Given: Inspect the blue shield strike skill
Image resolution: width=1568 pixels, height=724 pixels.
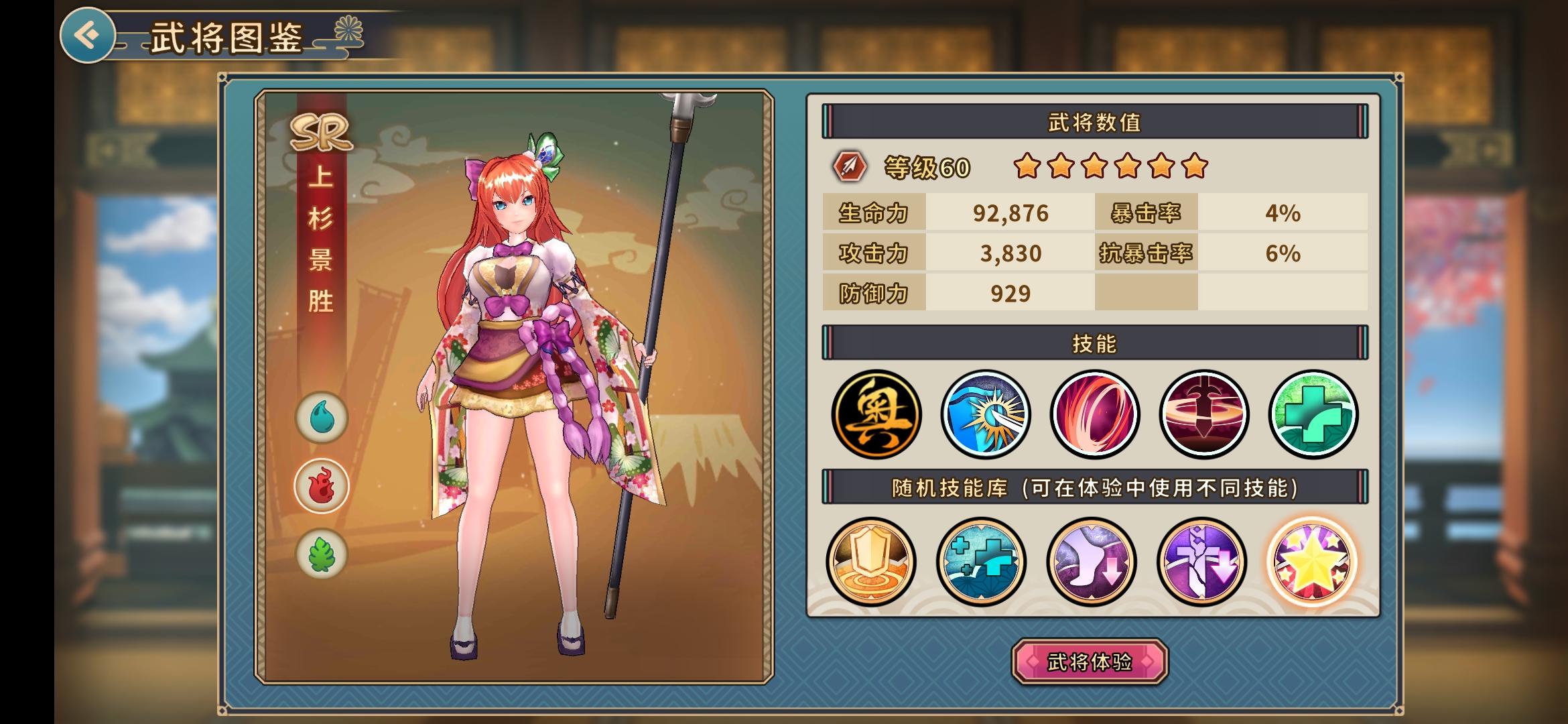Looking at the screenshot, I should pyautogui.click(x=985, y=414).
